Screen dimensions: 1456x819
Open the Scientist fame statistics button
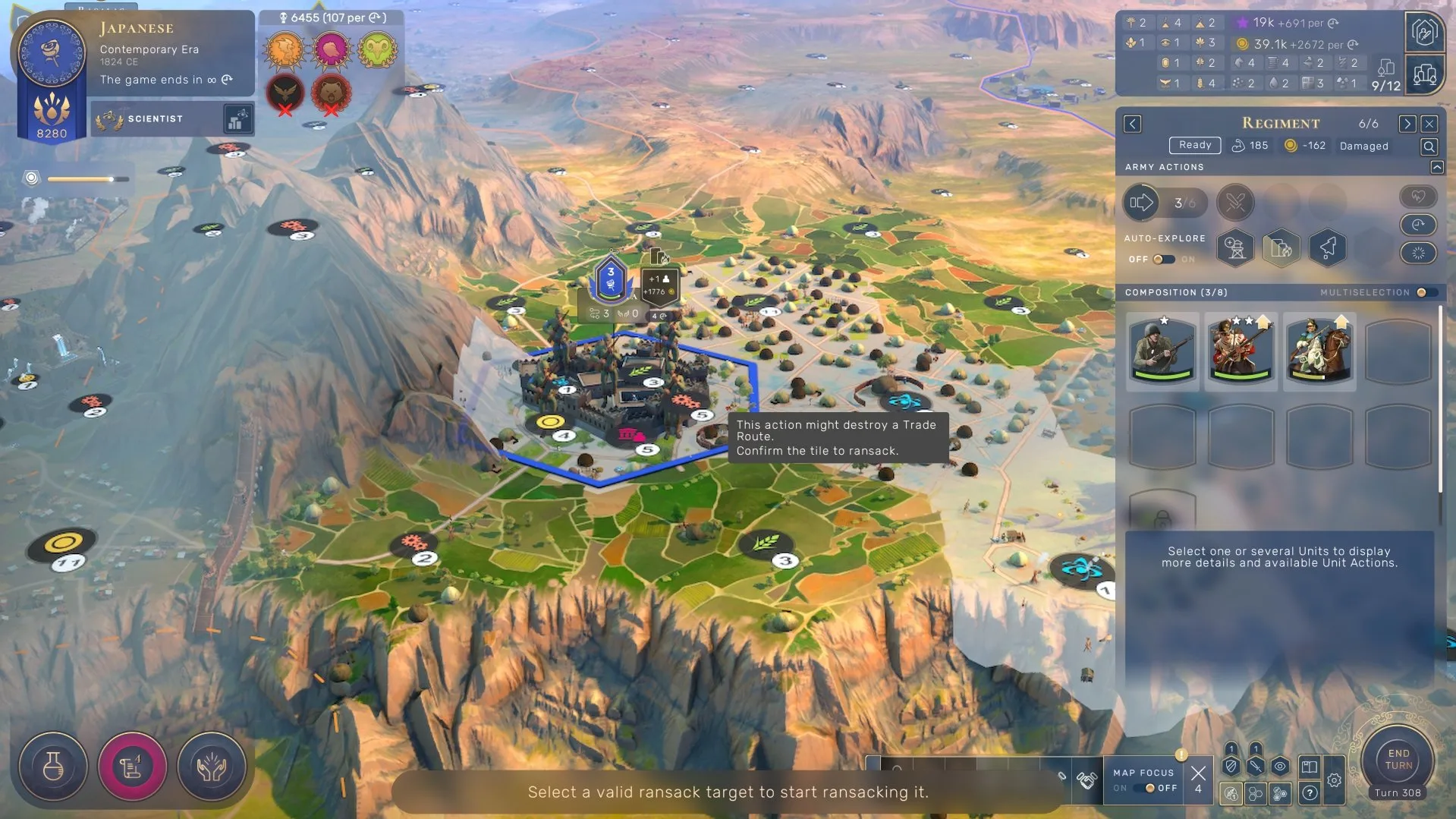[x=237, y=119]
